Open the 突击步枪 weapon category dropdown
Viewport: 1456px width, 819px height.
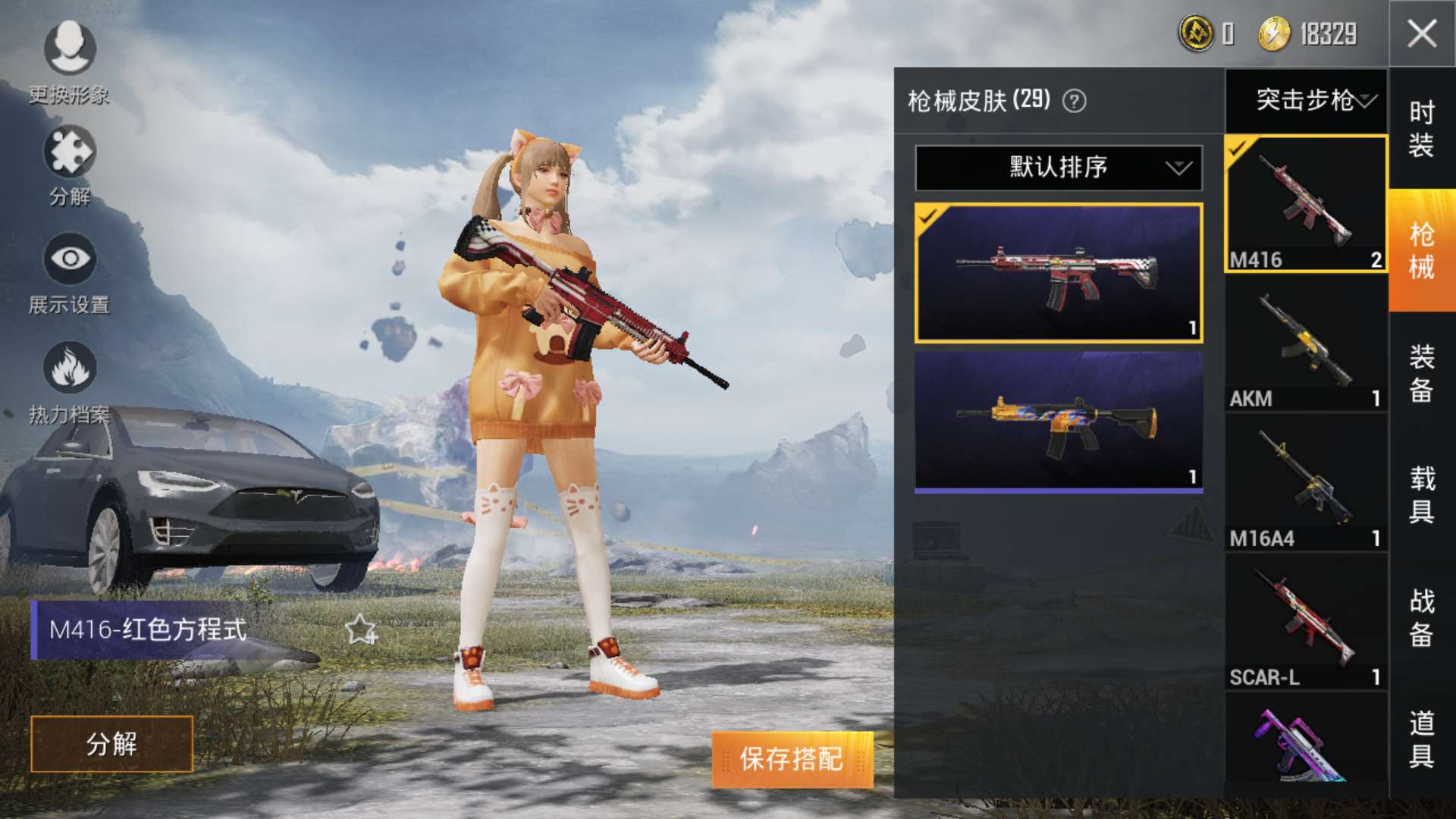point(1312,99)
